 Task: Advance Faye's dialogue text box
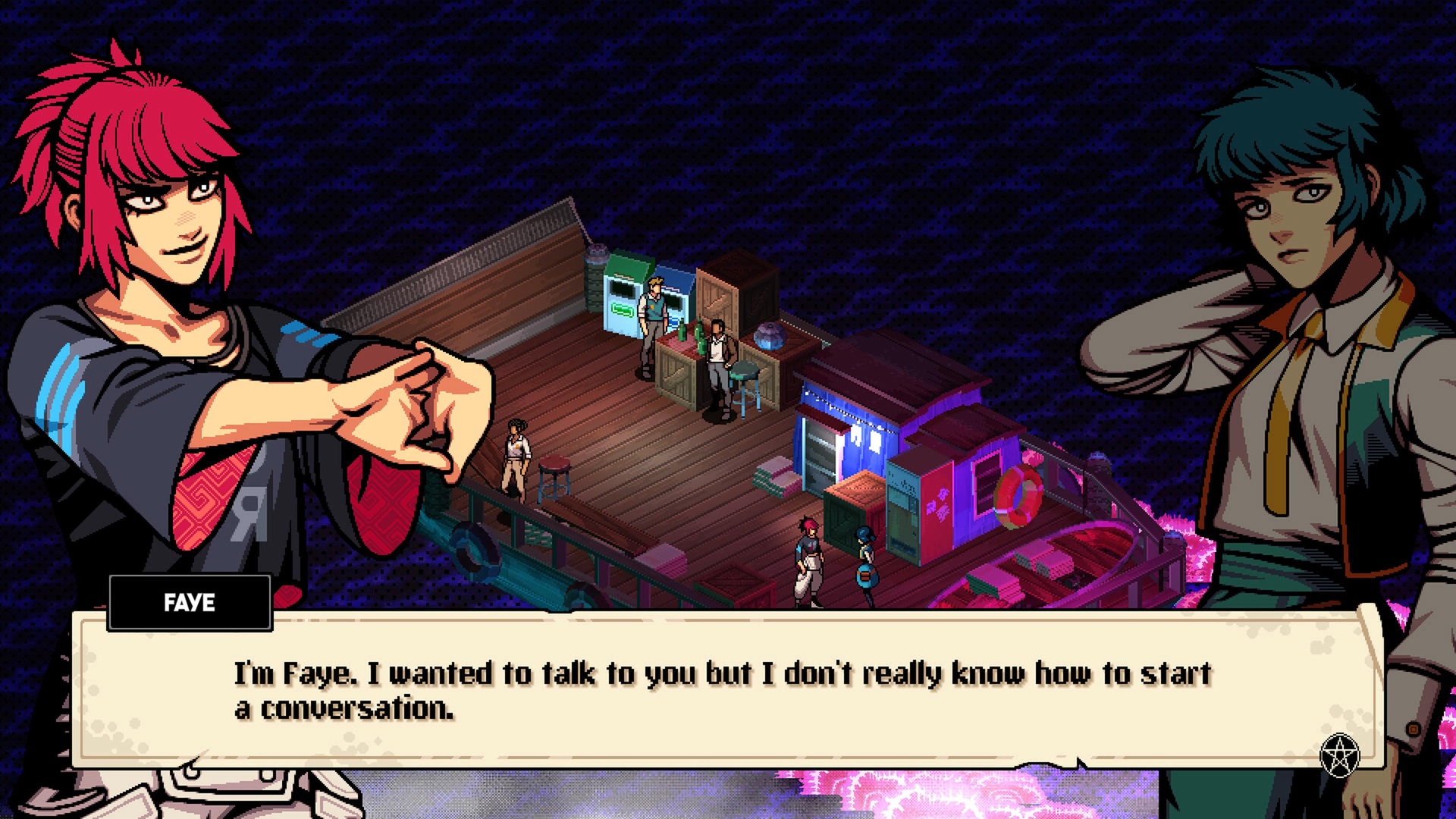tap(724, 690)
